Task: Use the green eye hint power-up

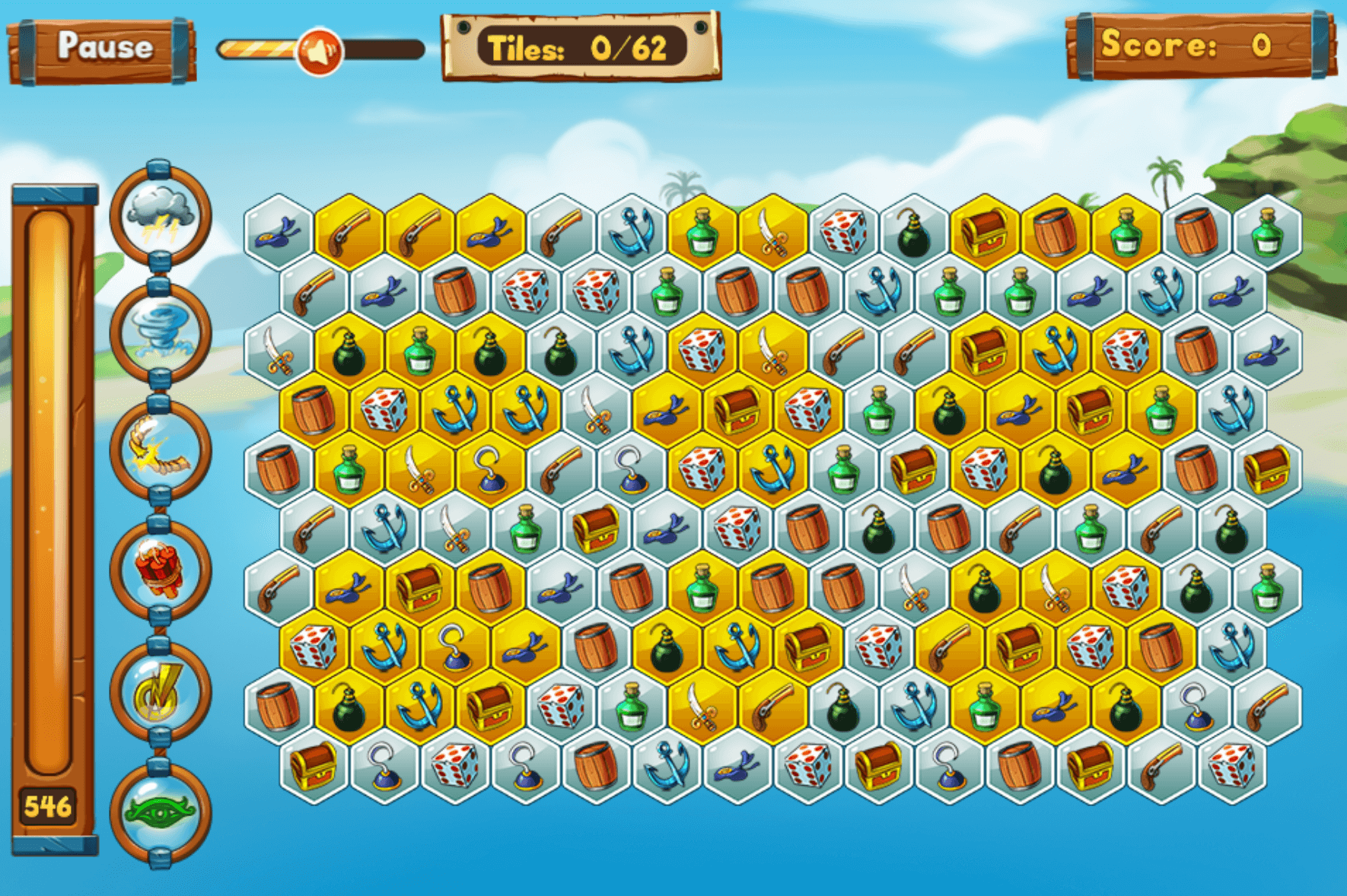Action: (x=160, y=812)
